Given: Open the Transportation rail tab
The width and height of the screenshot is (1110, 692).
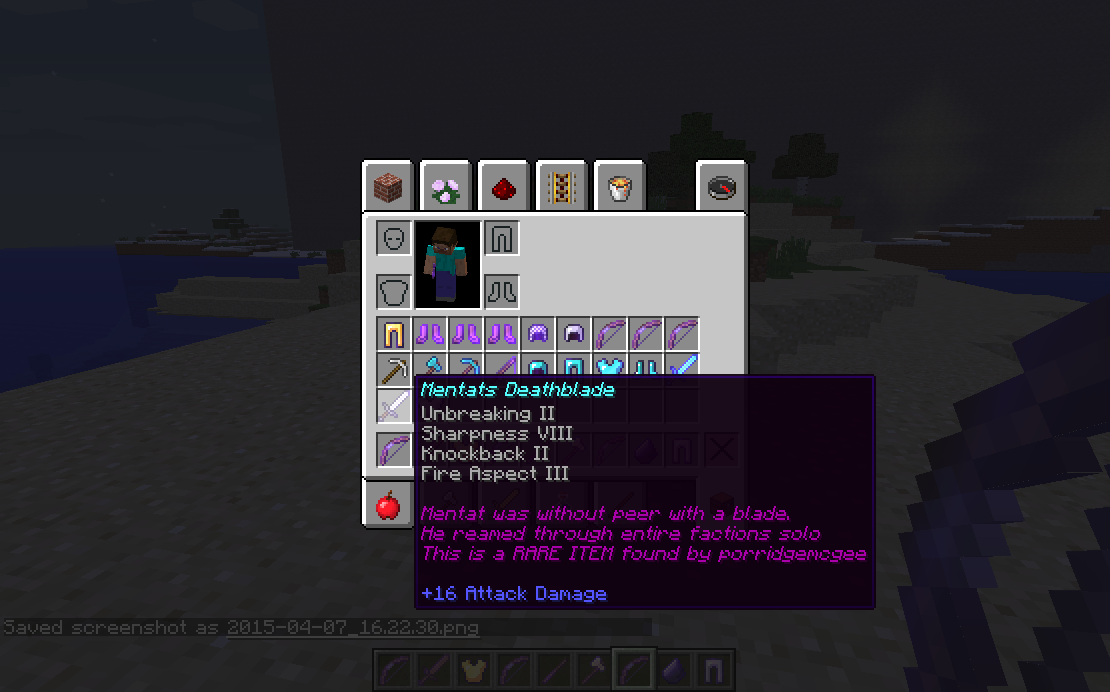Looking at the screenshot, I should [x=561, y=186].
